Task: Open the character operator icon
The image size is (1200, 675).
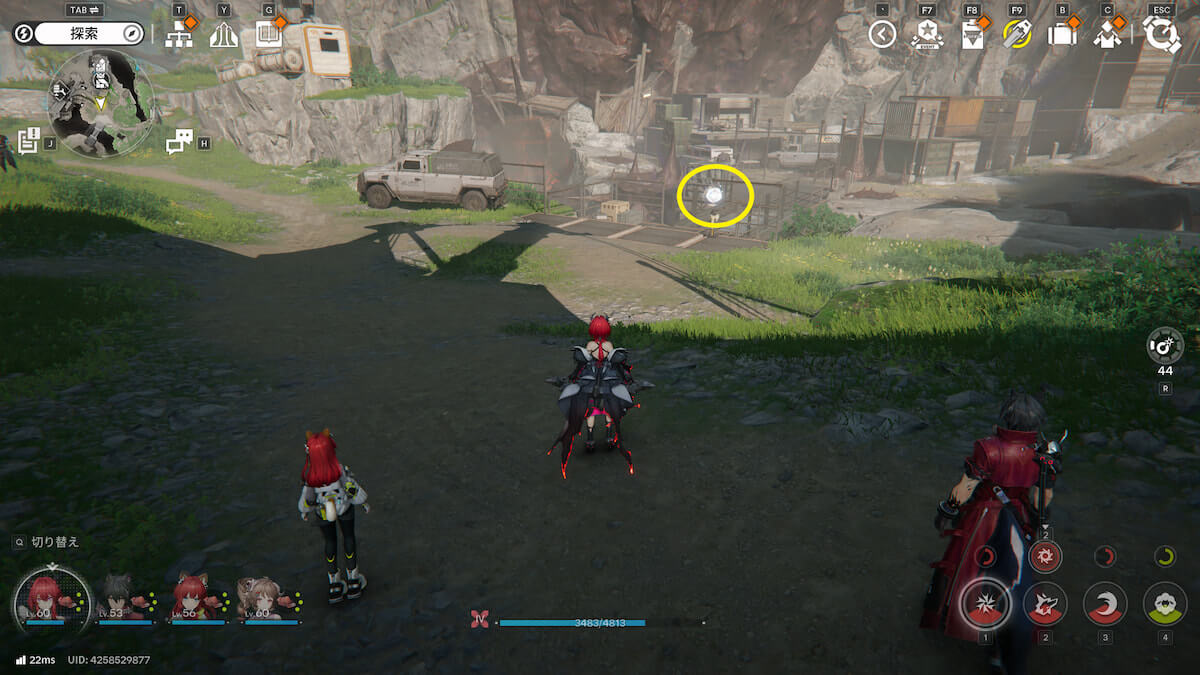Action: tap(1107, 36)
